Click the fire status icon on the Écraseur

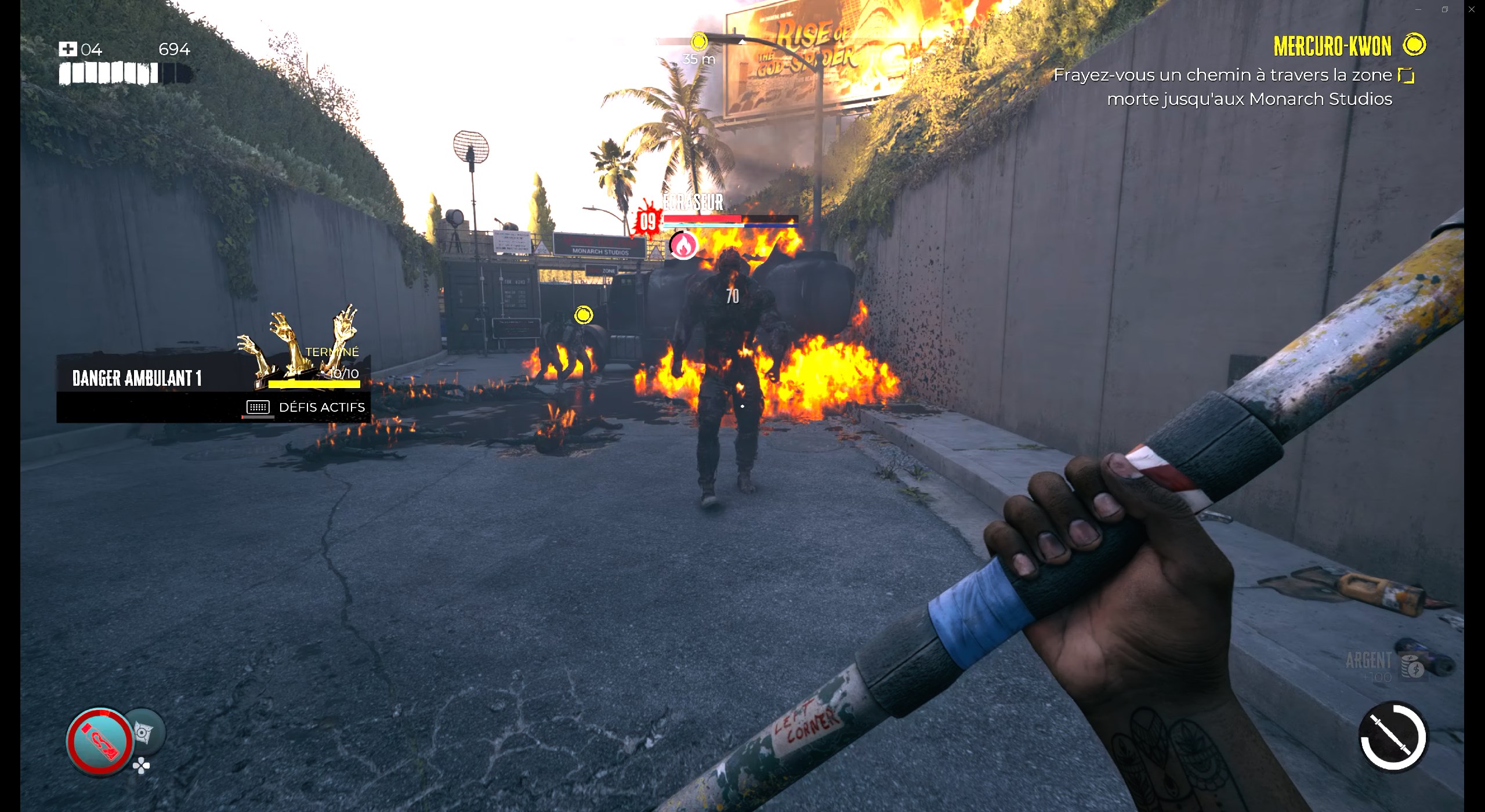click(684, 244)
